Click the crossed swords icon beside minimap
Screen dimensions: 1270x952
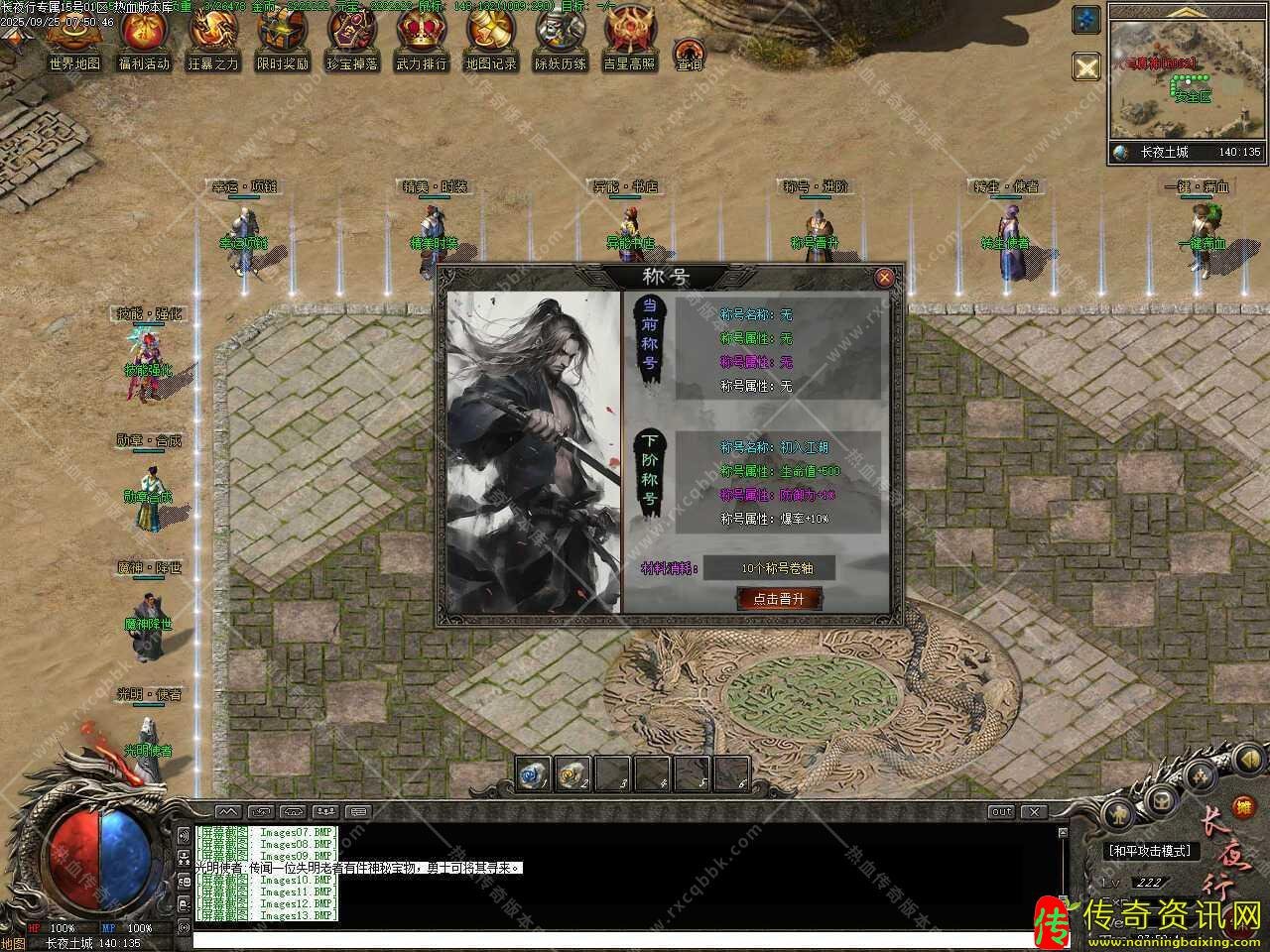[1087, 67]
